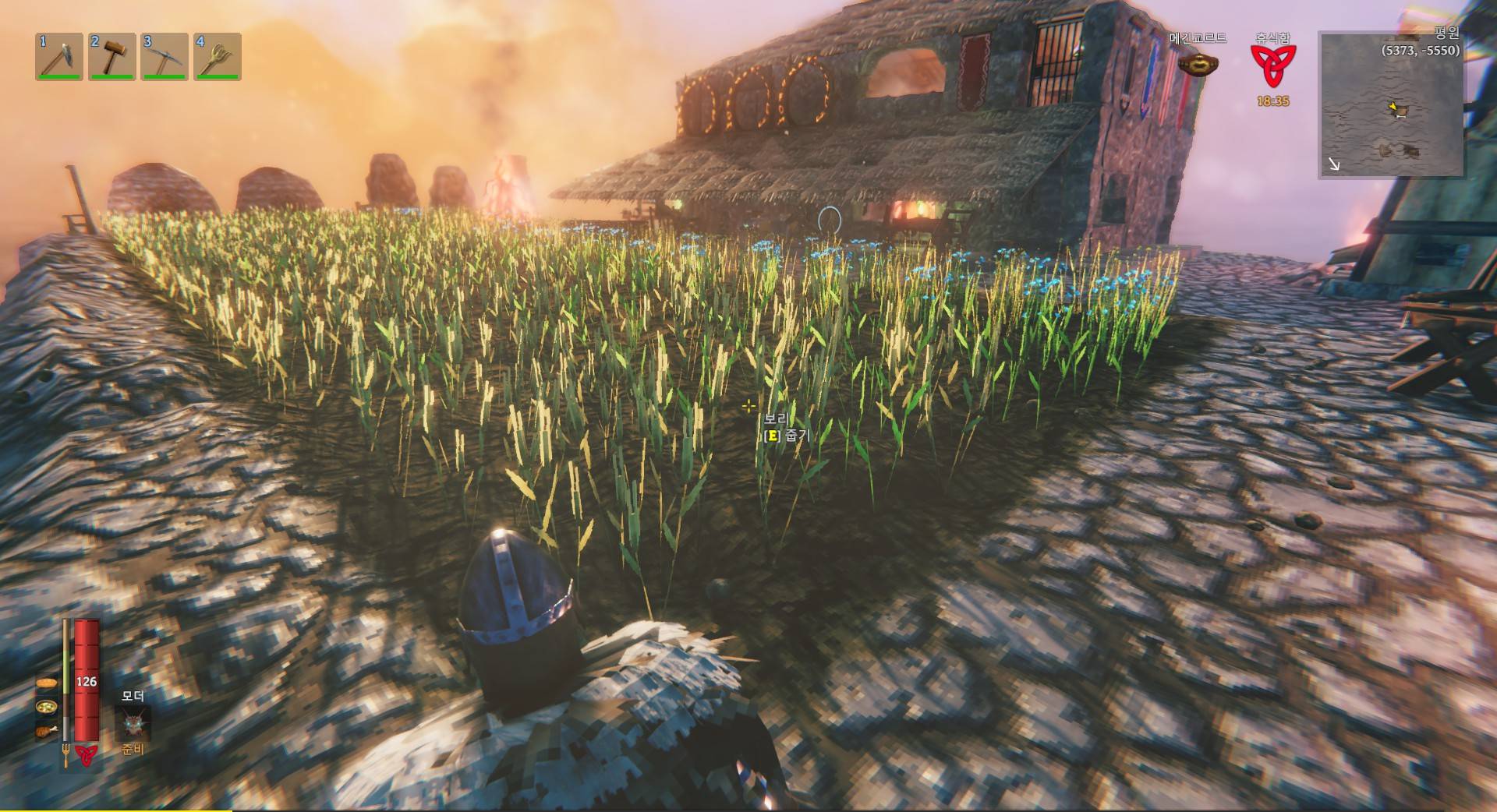Image resolution: width=1497 pixels, height=812 pixels.
Task: Click the bread food icon
Action: [47, 683]
